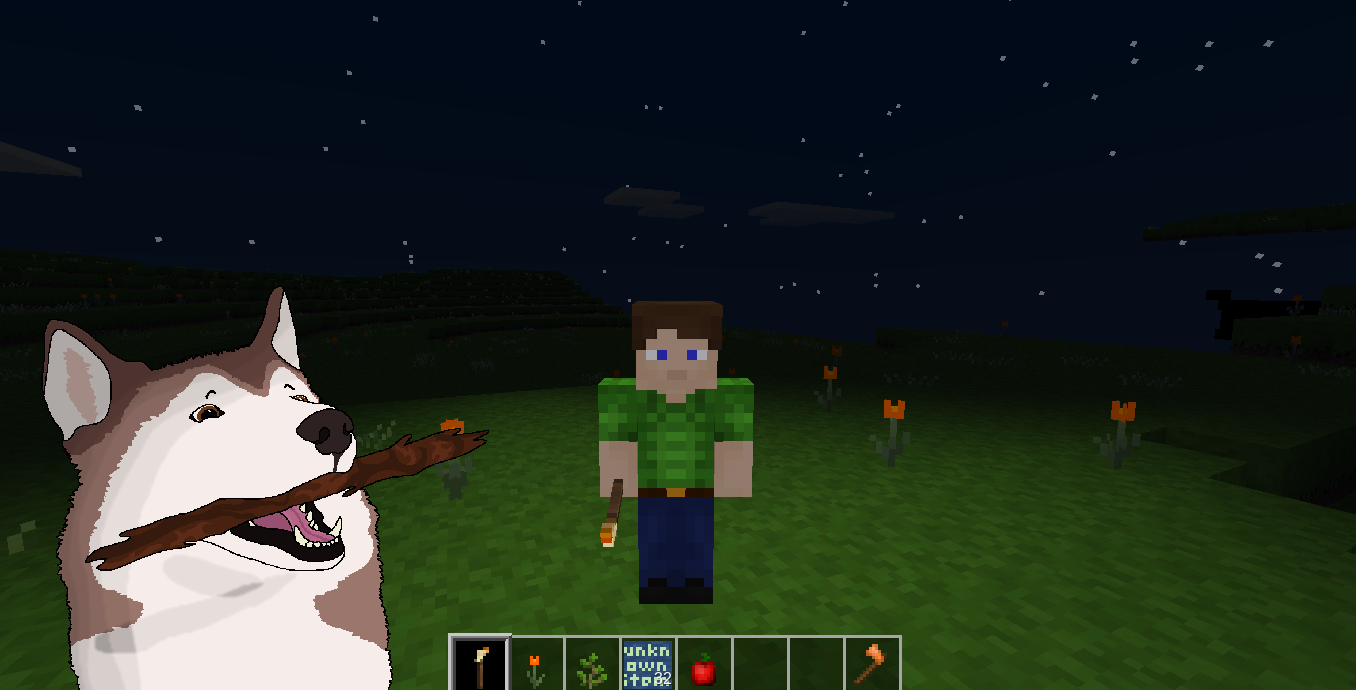Screen dimensions: 1356x690
Task: Pick the unknown item slot
Action: click(x=648, y=664)
